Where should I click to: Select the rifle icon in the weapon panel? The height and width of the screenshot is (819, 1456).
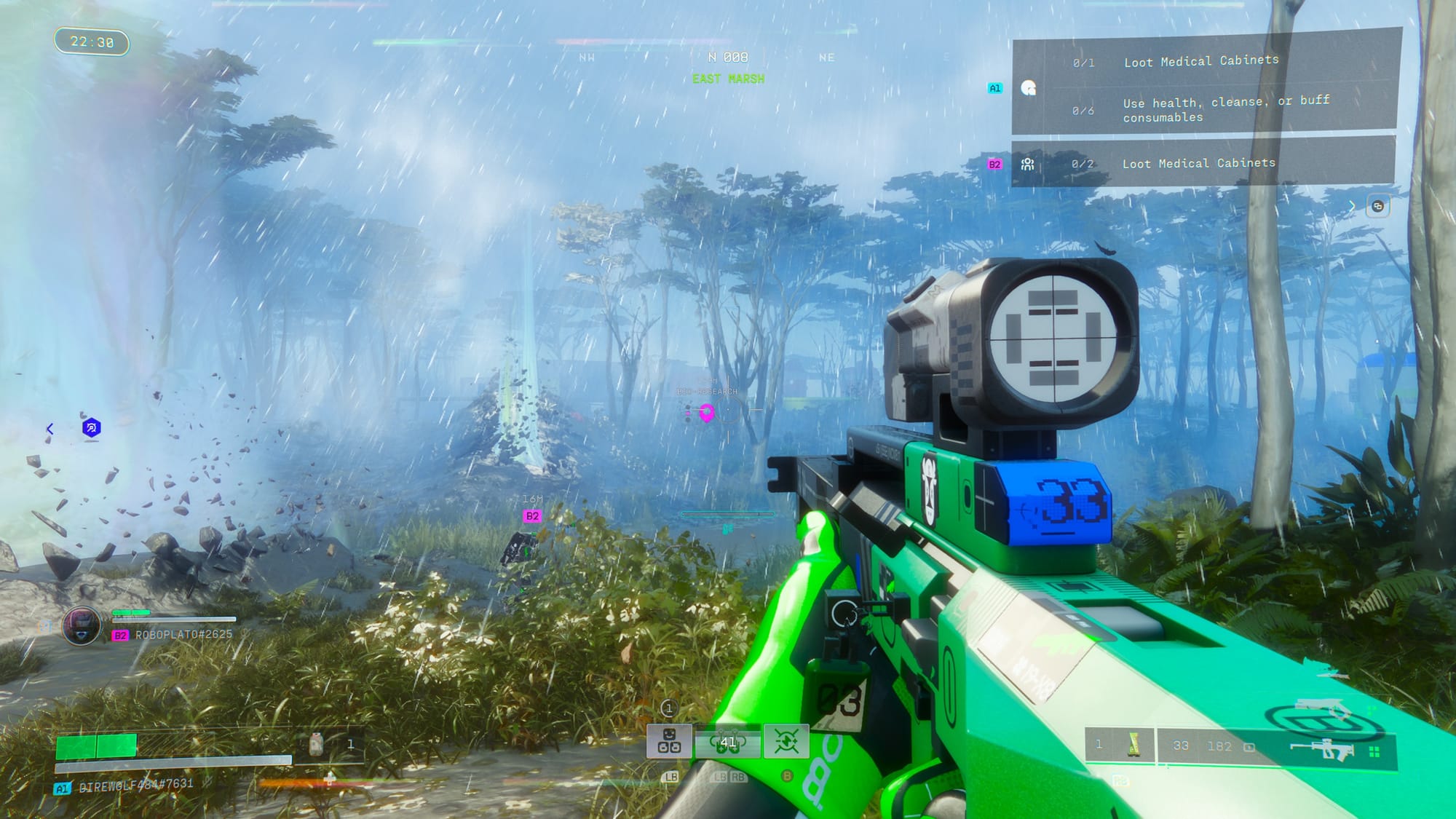(1321, 748)
